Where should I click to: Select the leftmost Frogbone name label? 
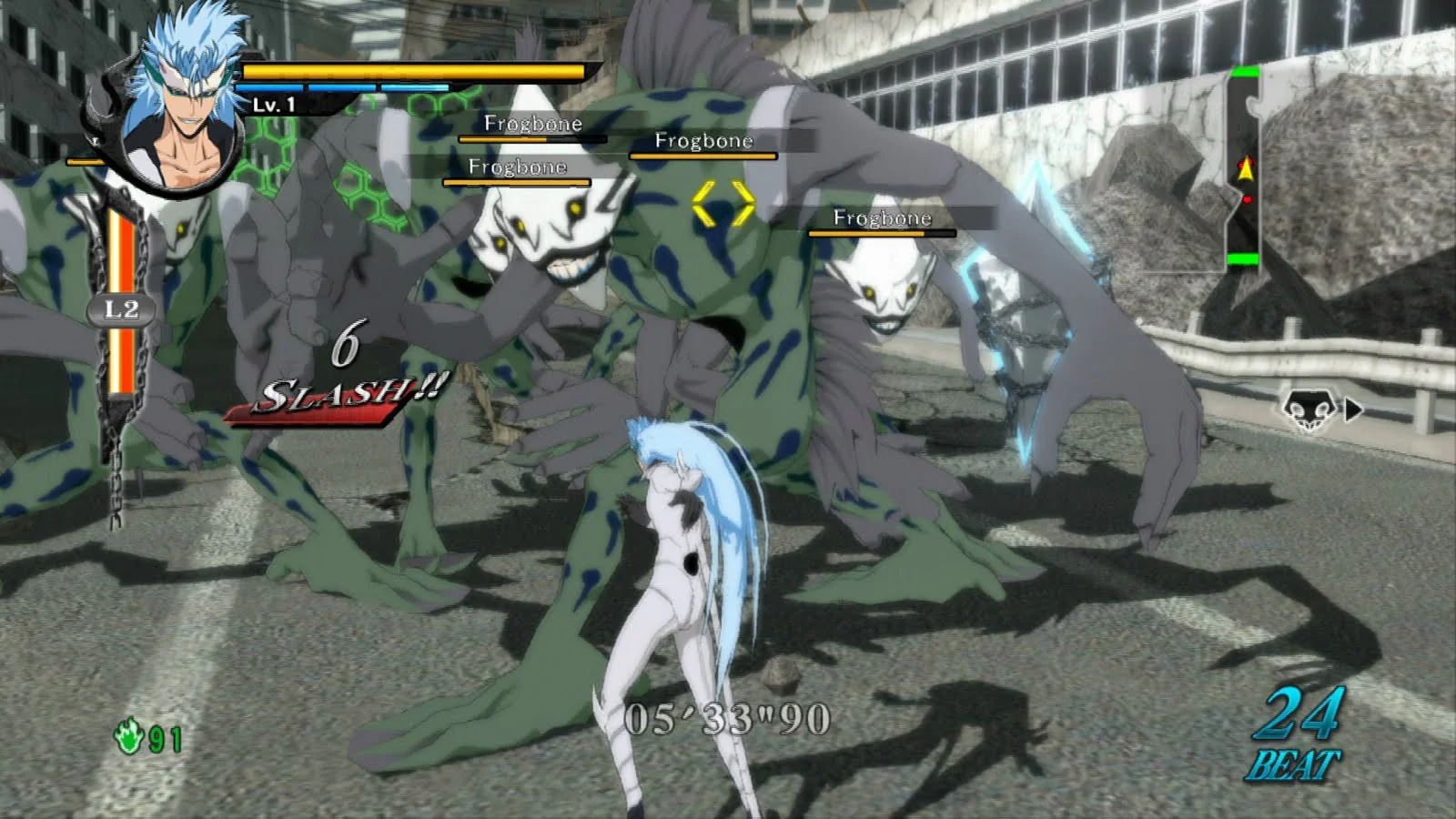tap(517, 167)
